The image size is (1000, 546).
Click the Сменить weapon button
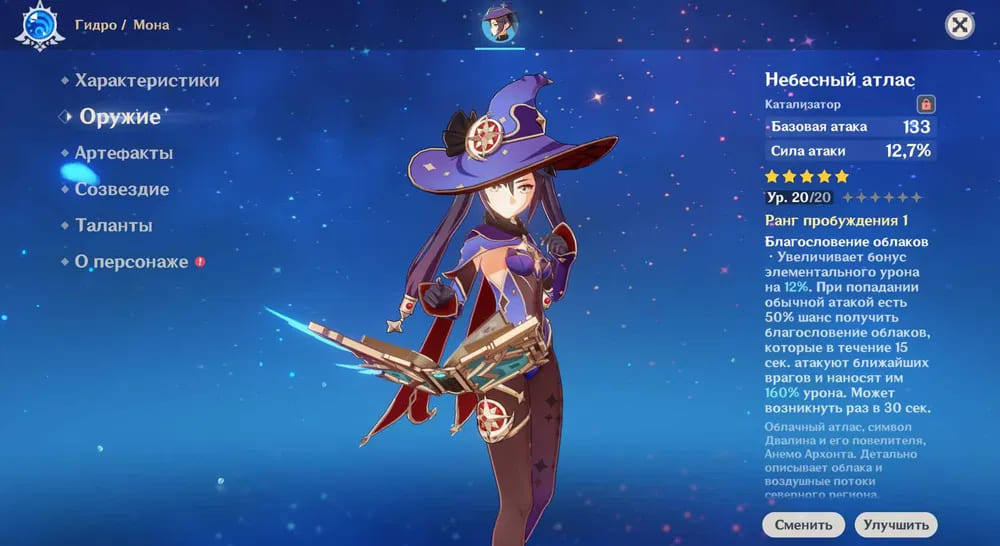(x=802, y=525)
